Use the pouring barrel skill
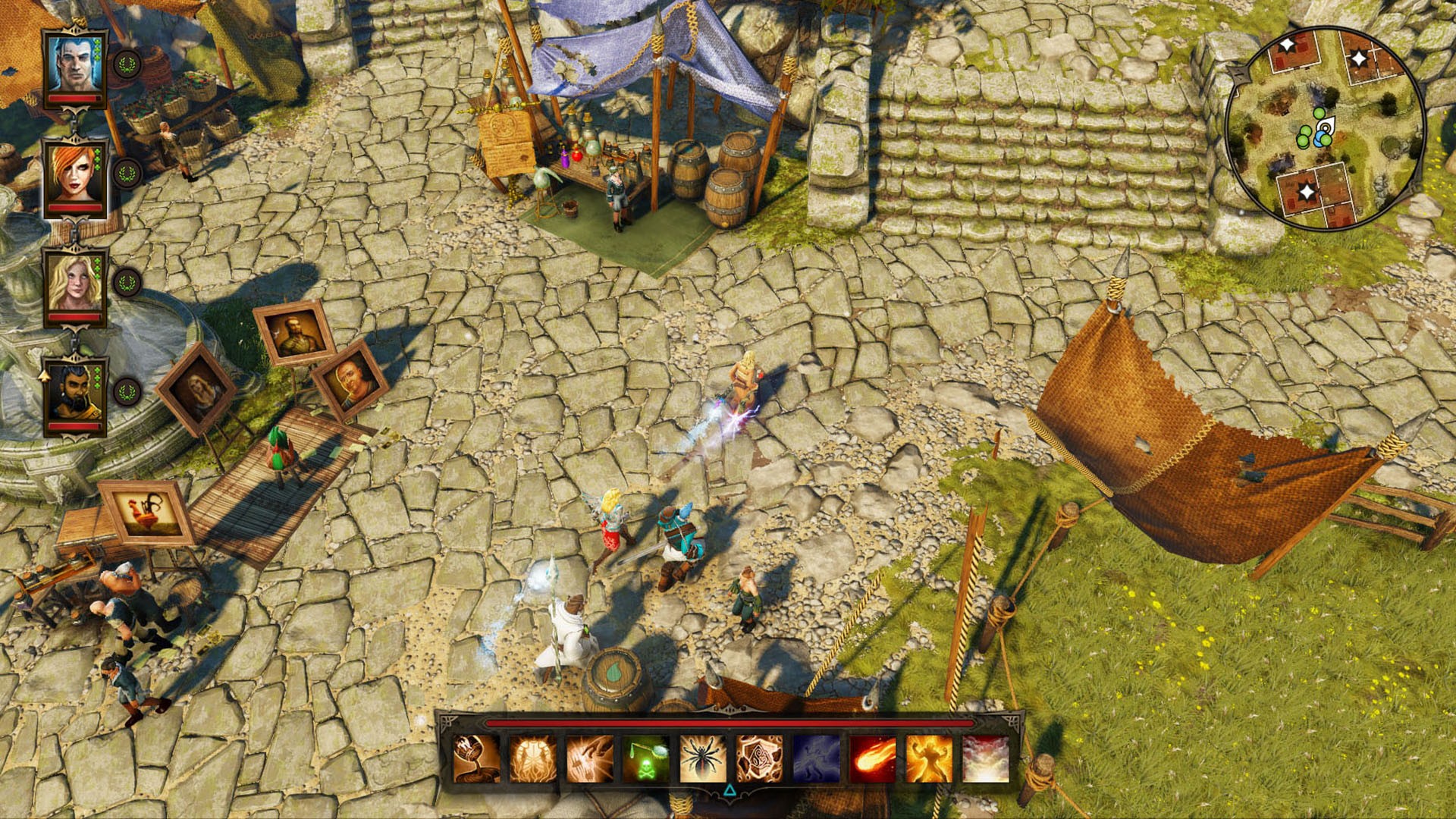Viewport: 1456px width, 819px height. [476, 758]
